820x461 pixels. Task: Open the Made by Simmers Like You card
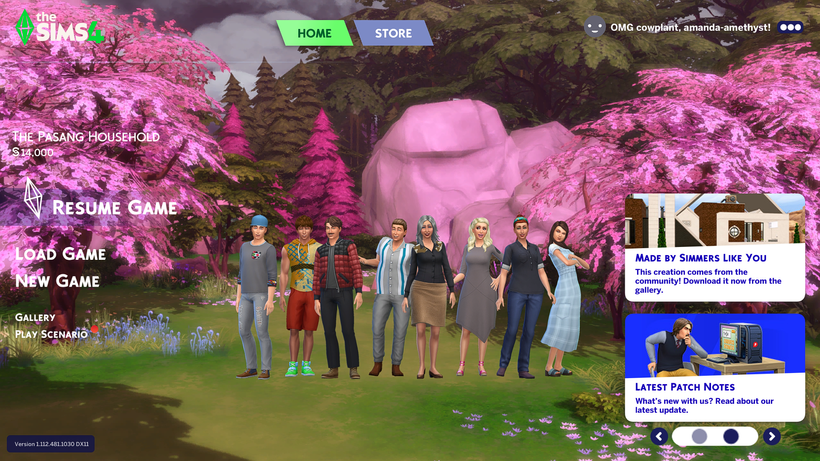[x=714, y=247]
